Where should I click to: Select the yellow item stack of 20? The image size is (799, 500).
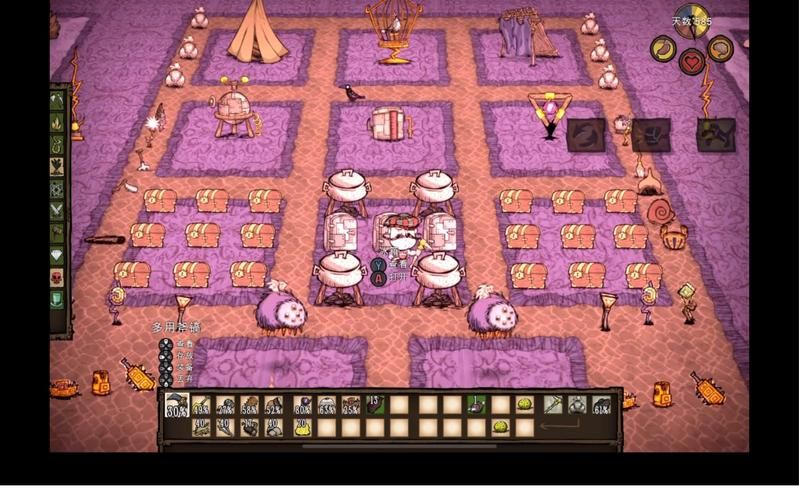(x=301, y=427)
